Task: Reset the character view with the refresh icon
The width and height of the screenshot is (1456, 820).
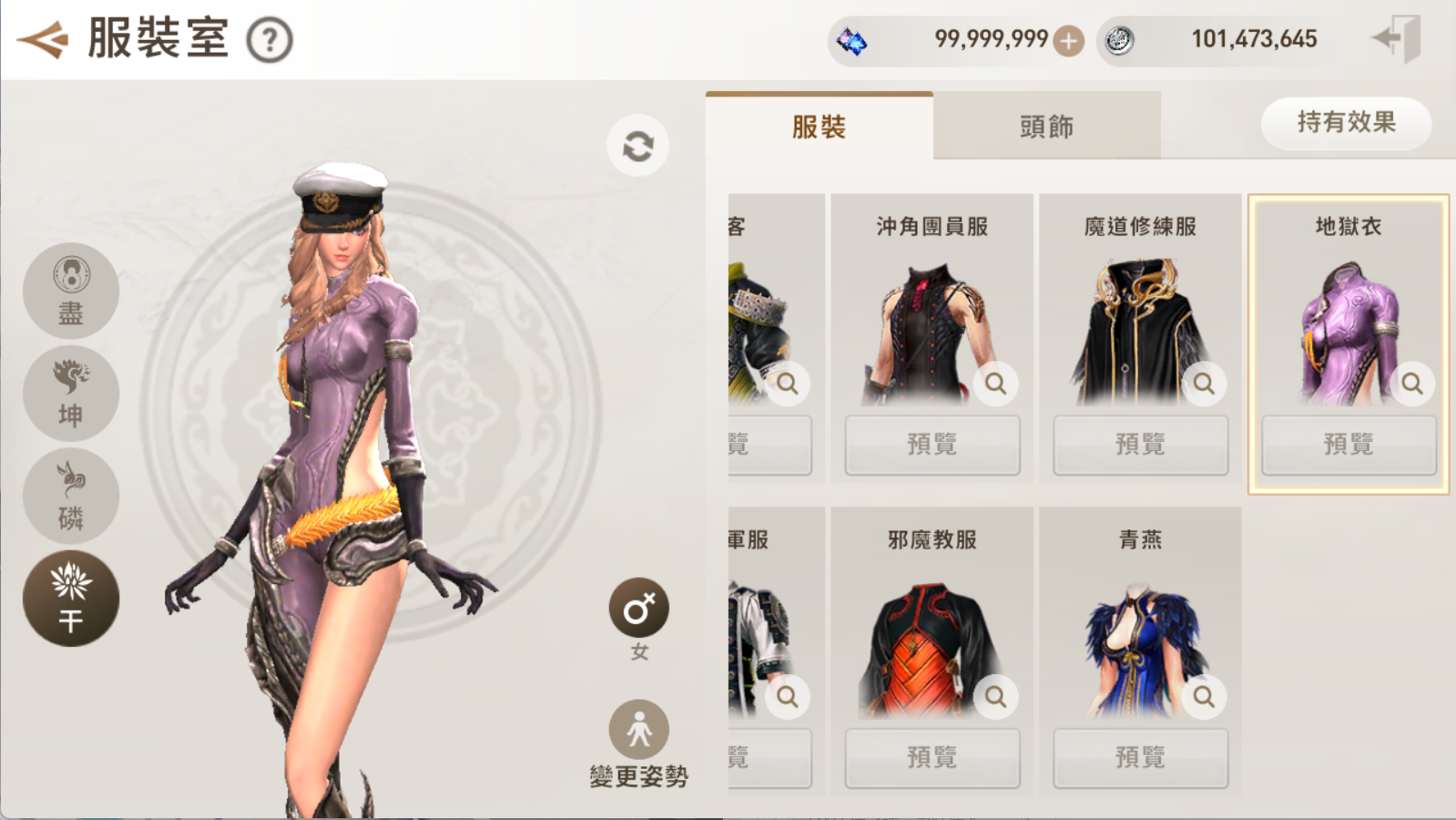Action: (x=637, y=146)
